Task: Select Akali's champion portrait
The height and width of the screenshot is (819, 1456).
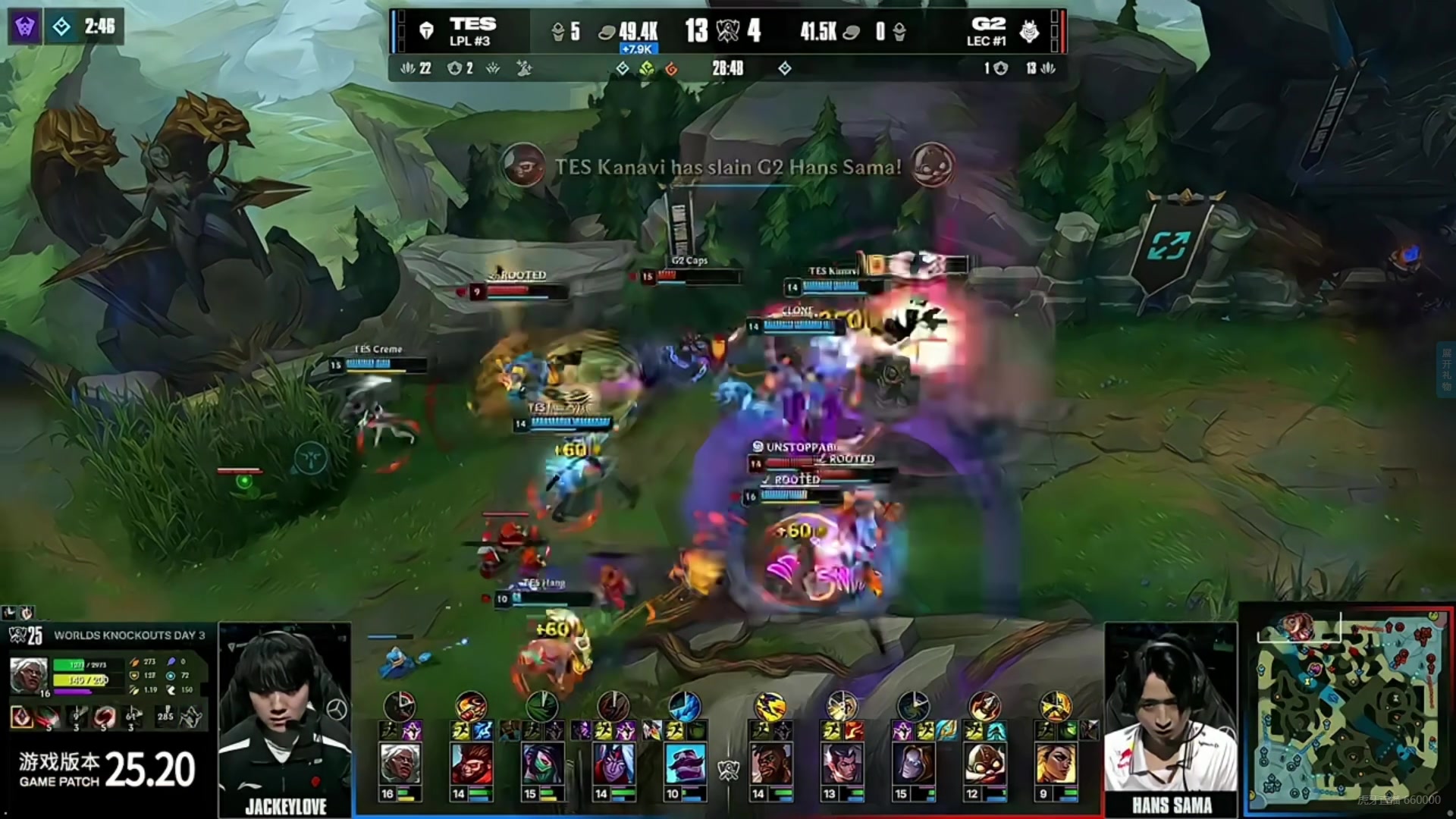Action: click(541, 763)
